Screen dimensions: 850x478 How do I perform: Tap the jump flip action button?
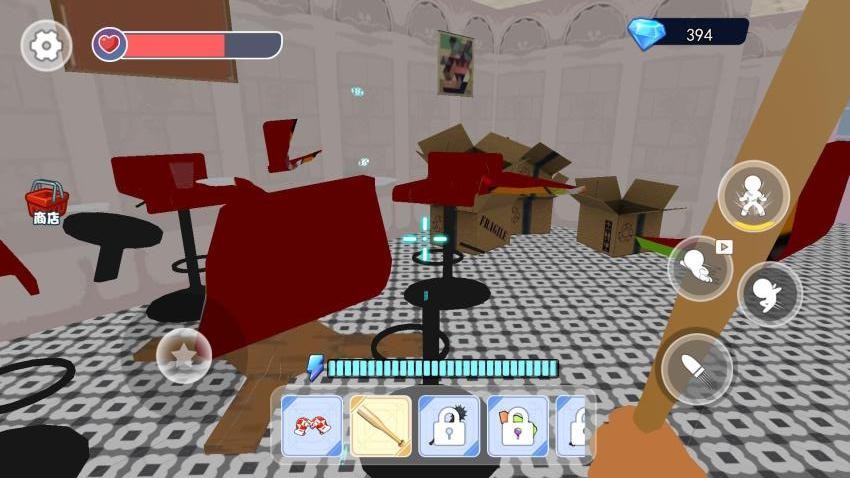click(769, 294)
